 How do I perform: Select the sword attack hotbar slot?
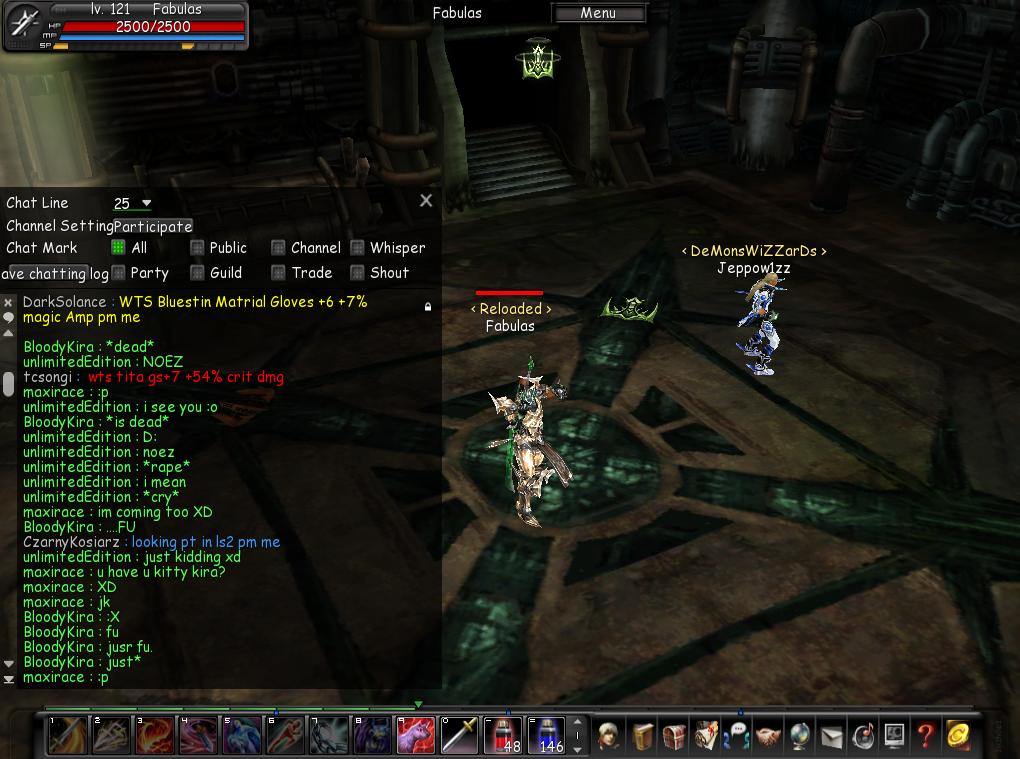[x=460, y=735]
